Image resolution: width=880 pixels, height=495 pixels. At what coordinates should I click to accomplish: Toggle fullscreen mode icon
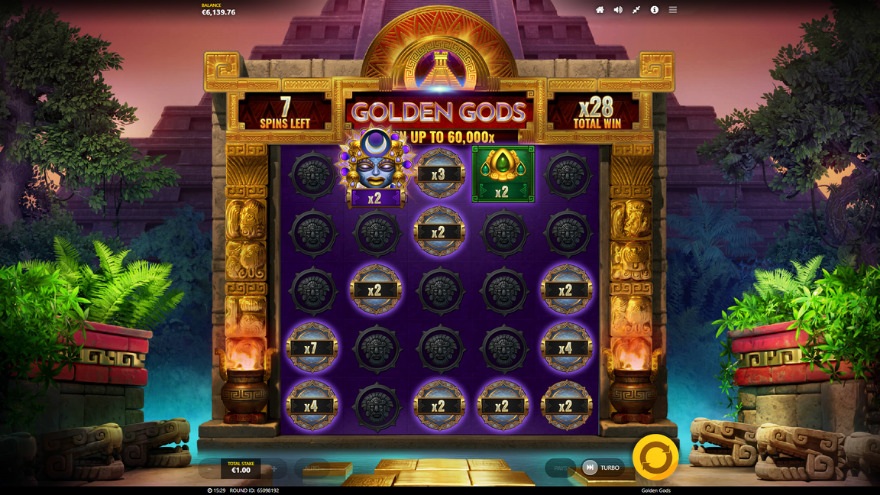636,10
